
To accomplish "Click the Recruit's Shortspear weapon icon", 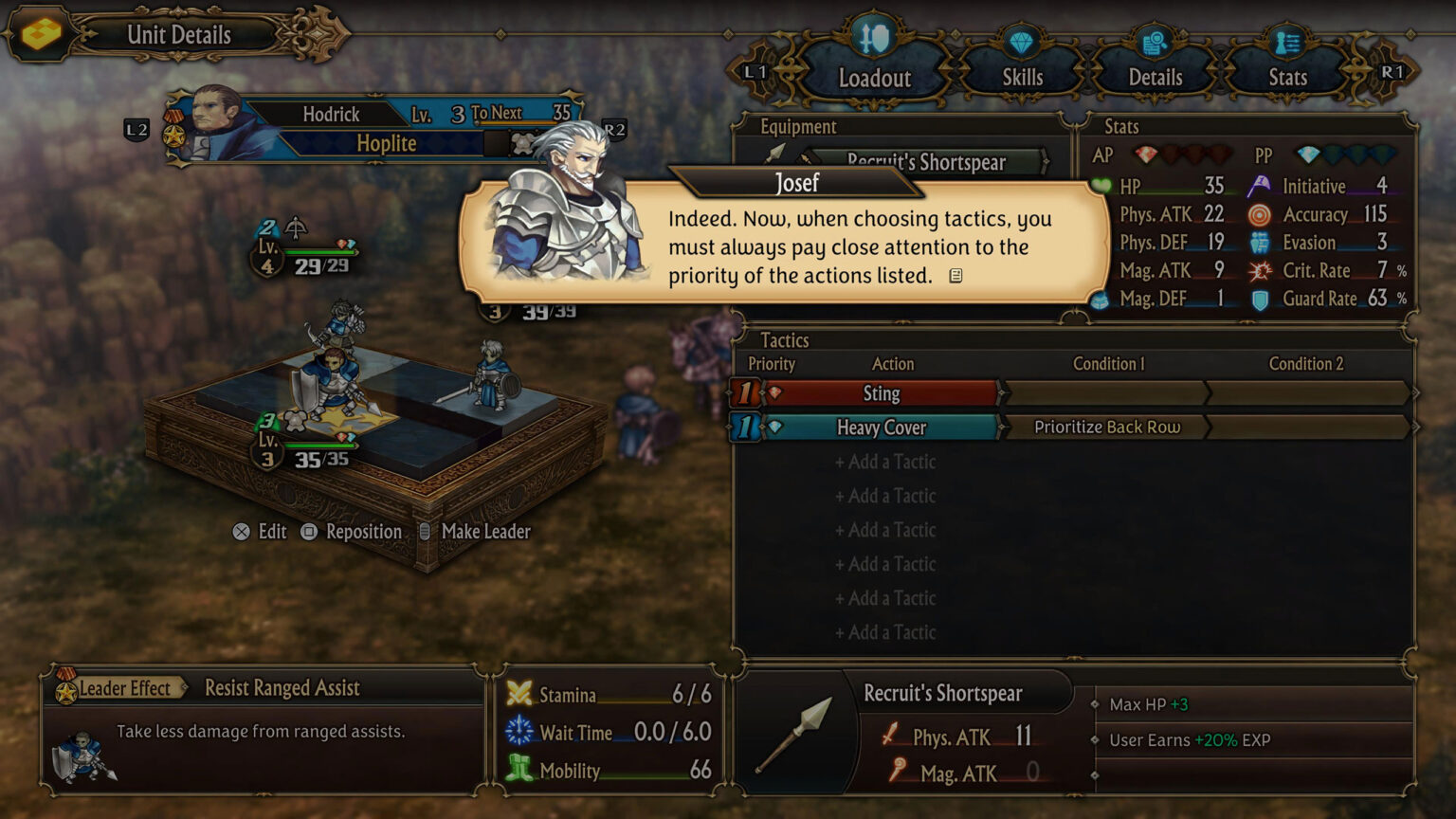I will [x=794, y=733].
